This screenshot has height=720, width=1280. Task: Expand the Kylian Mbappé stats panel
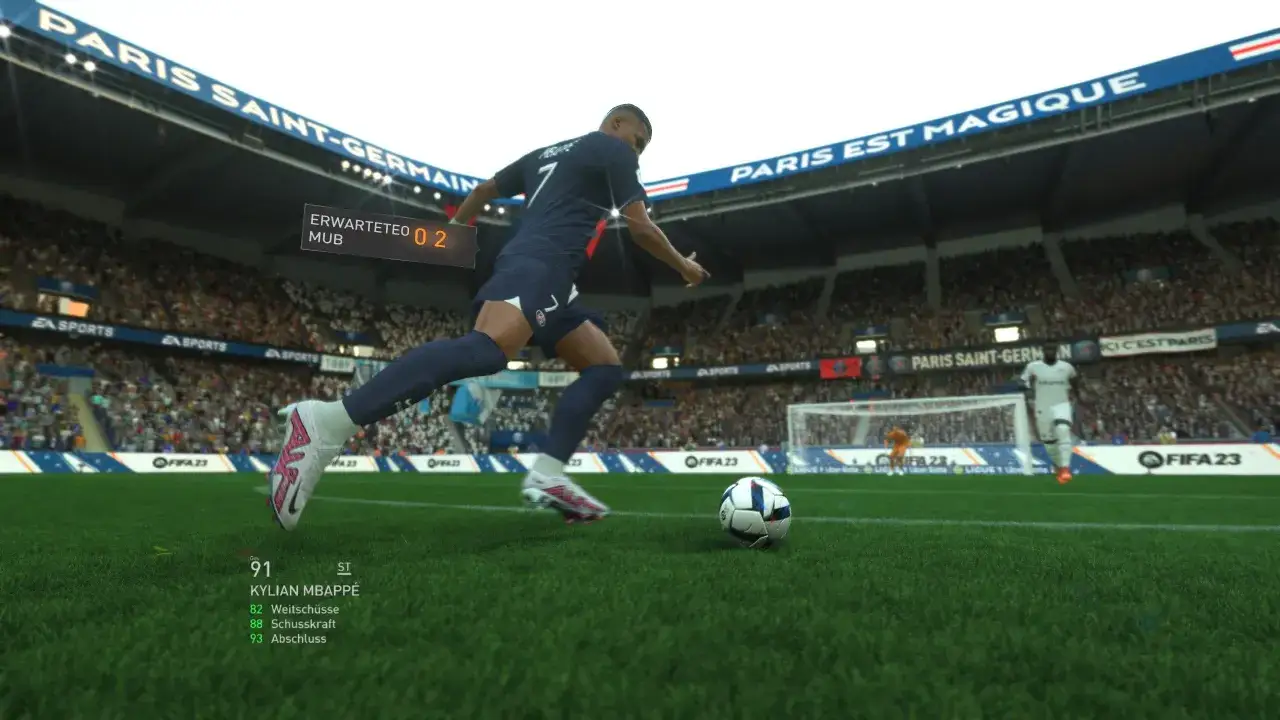(x=305, y=590)
